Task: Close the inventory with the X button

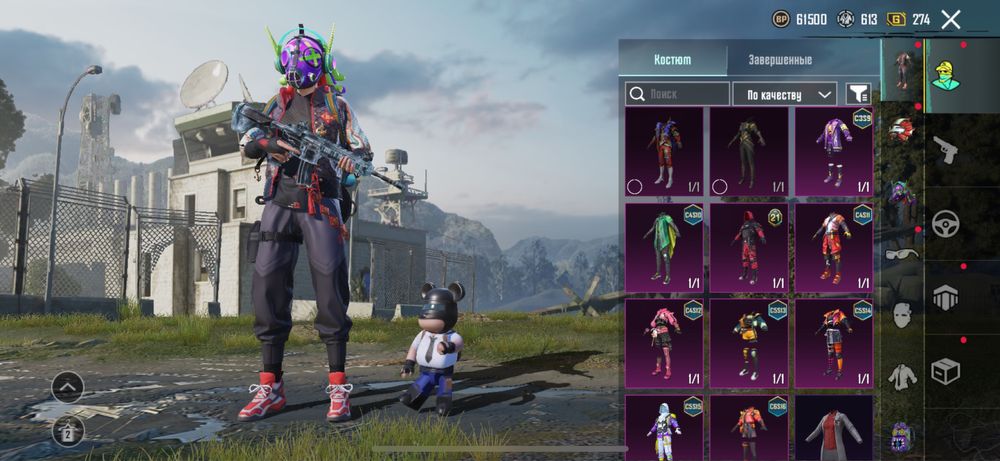Action: tap(951, 19)
